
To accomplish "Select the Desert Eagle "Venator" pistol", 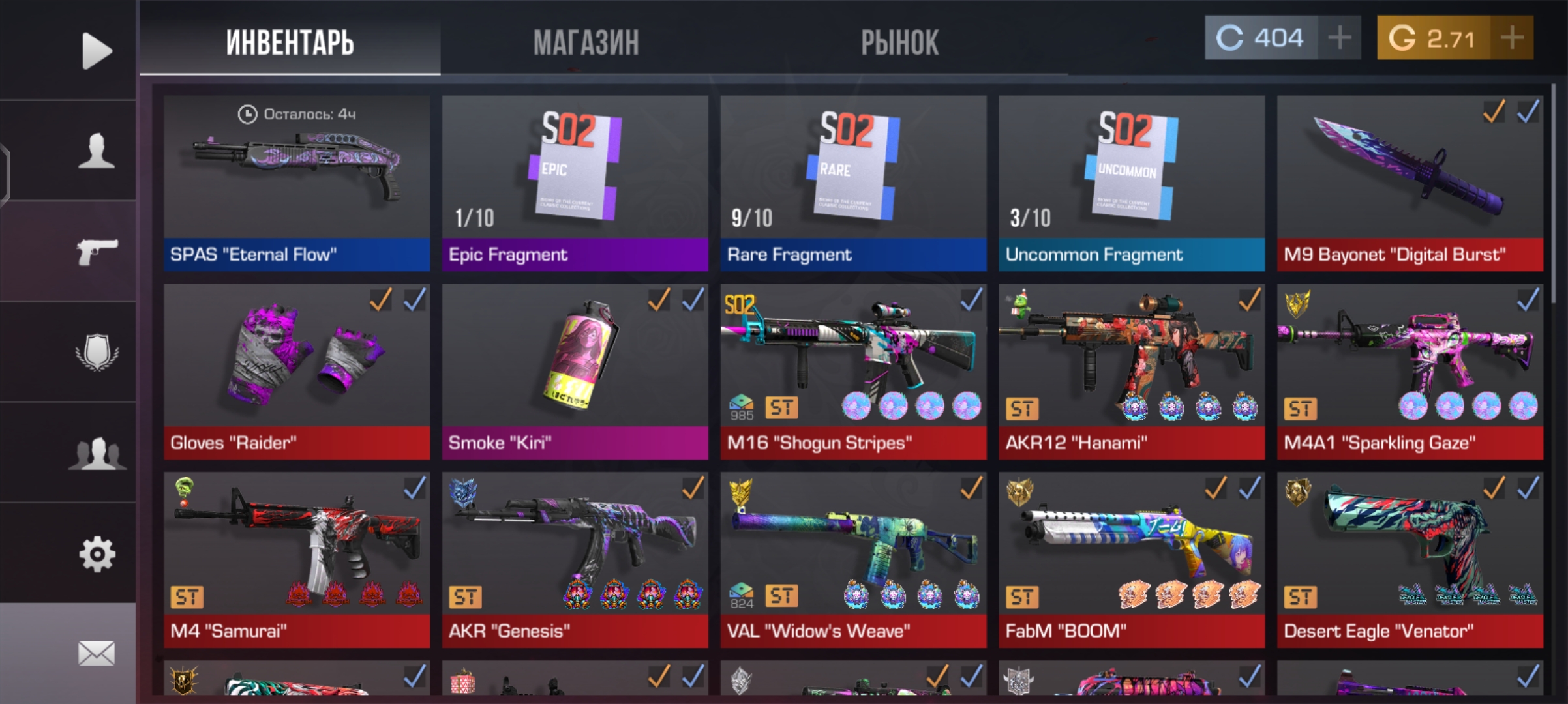I will [x=1410, y=559].
